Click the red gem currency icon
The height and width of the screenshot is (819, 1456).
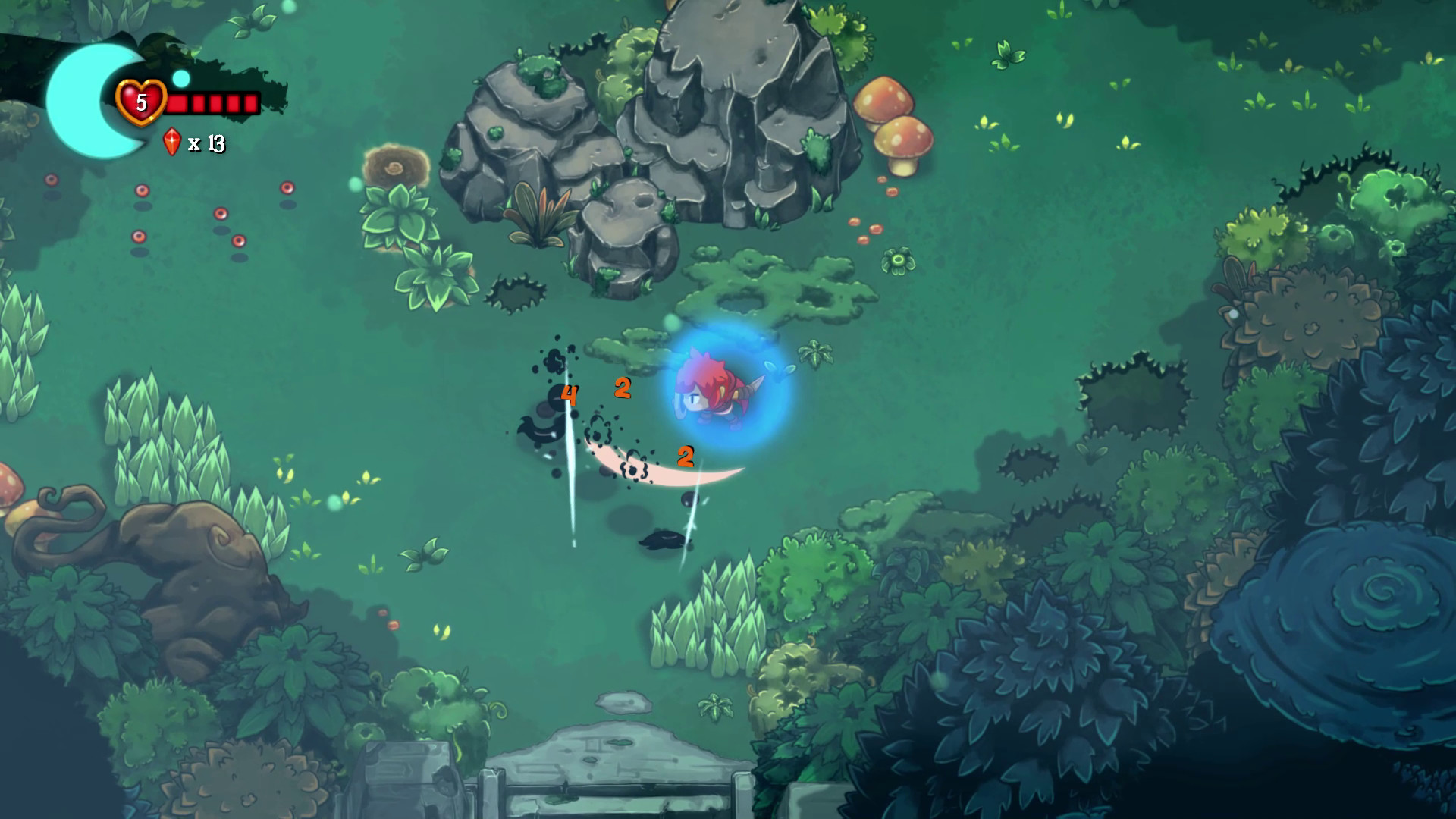[x=171, y=140]
